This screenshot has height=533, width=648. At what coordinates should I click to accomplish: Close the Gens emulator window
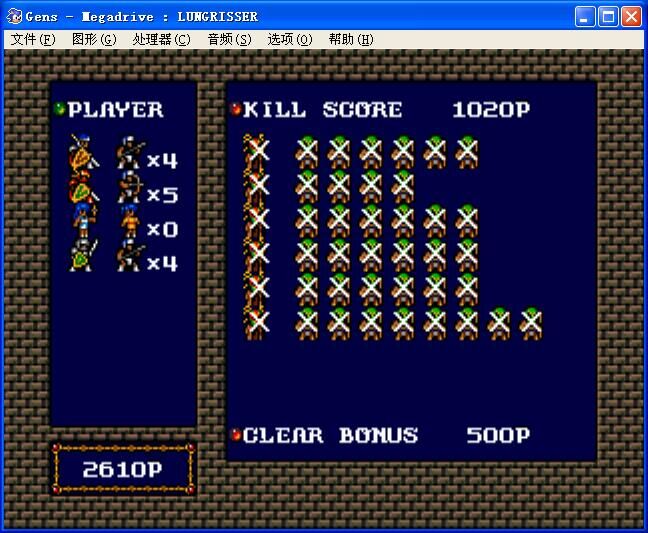coord(631,16)
